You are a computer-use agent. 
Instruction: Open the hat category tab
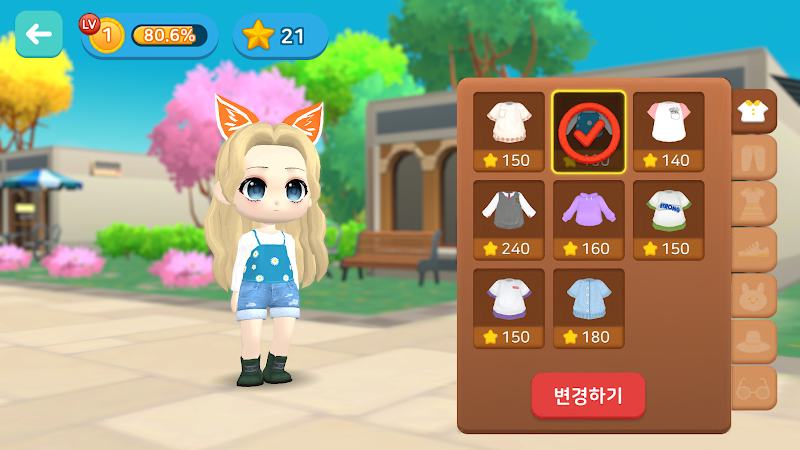point(754,342)
